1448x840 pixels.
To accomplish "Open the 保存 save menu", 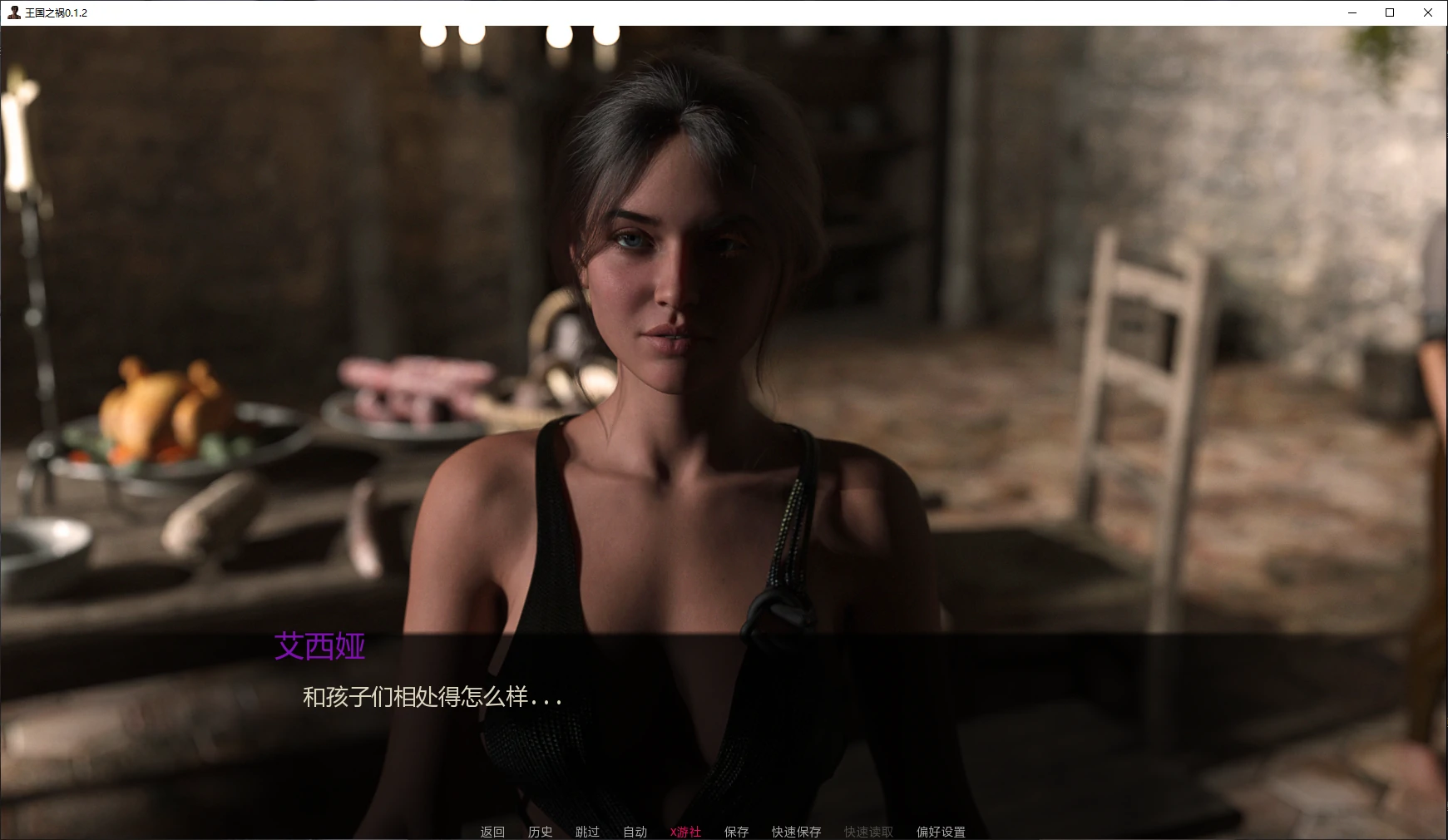I will pyautogui.click(x=736, y=832).
